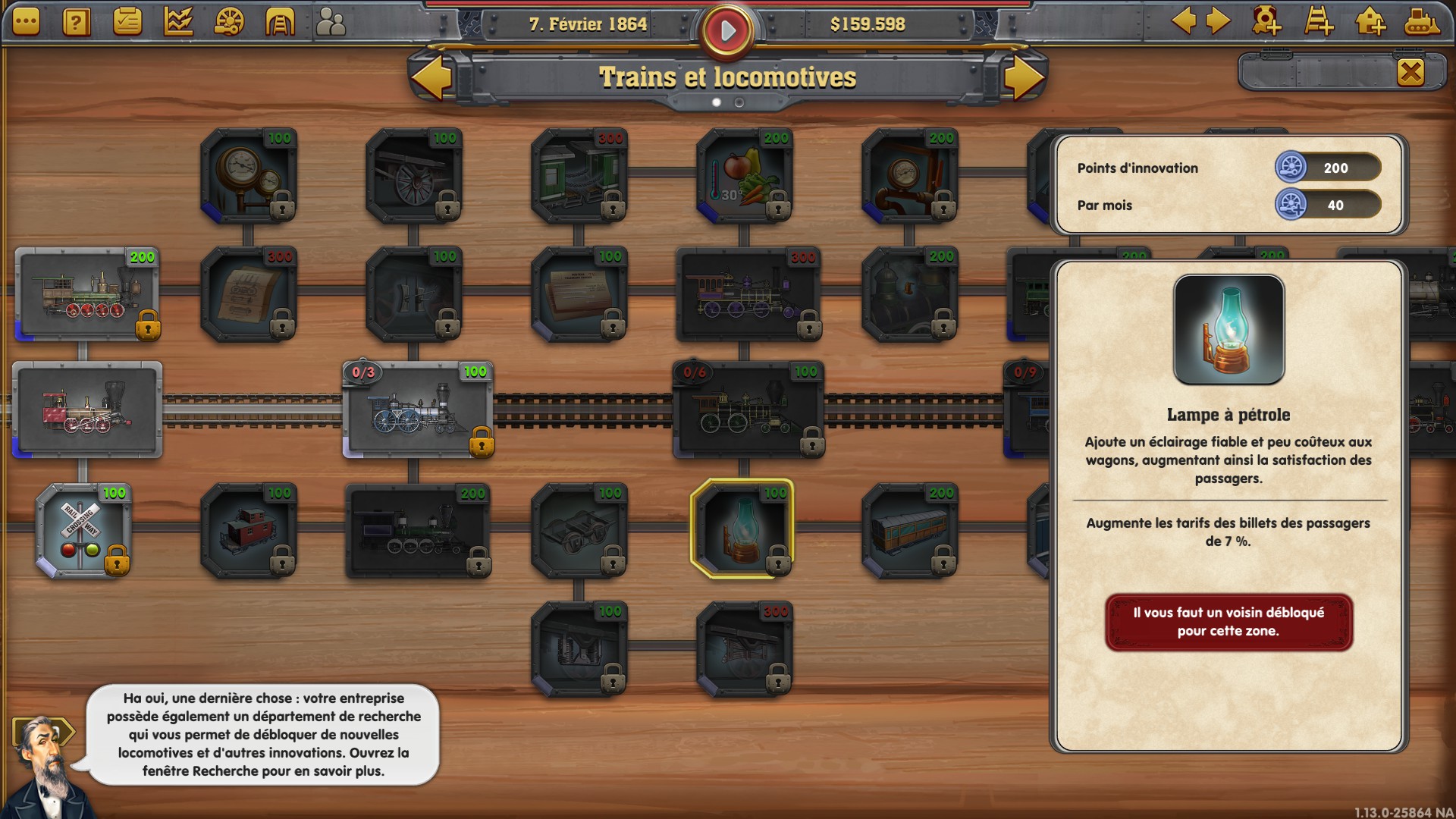Start time with the red play button

pyautogui.click(x=727, y=31)
